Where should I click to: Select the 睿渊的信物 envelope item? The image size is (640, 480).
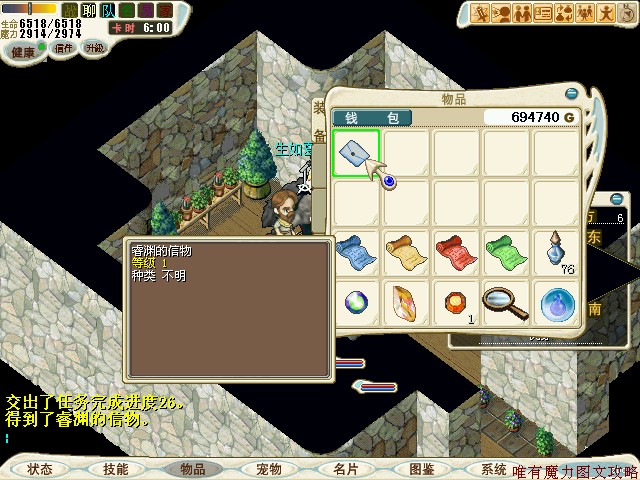pos(355,153)
